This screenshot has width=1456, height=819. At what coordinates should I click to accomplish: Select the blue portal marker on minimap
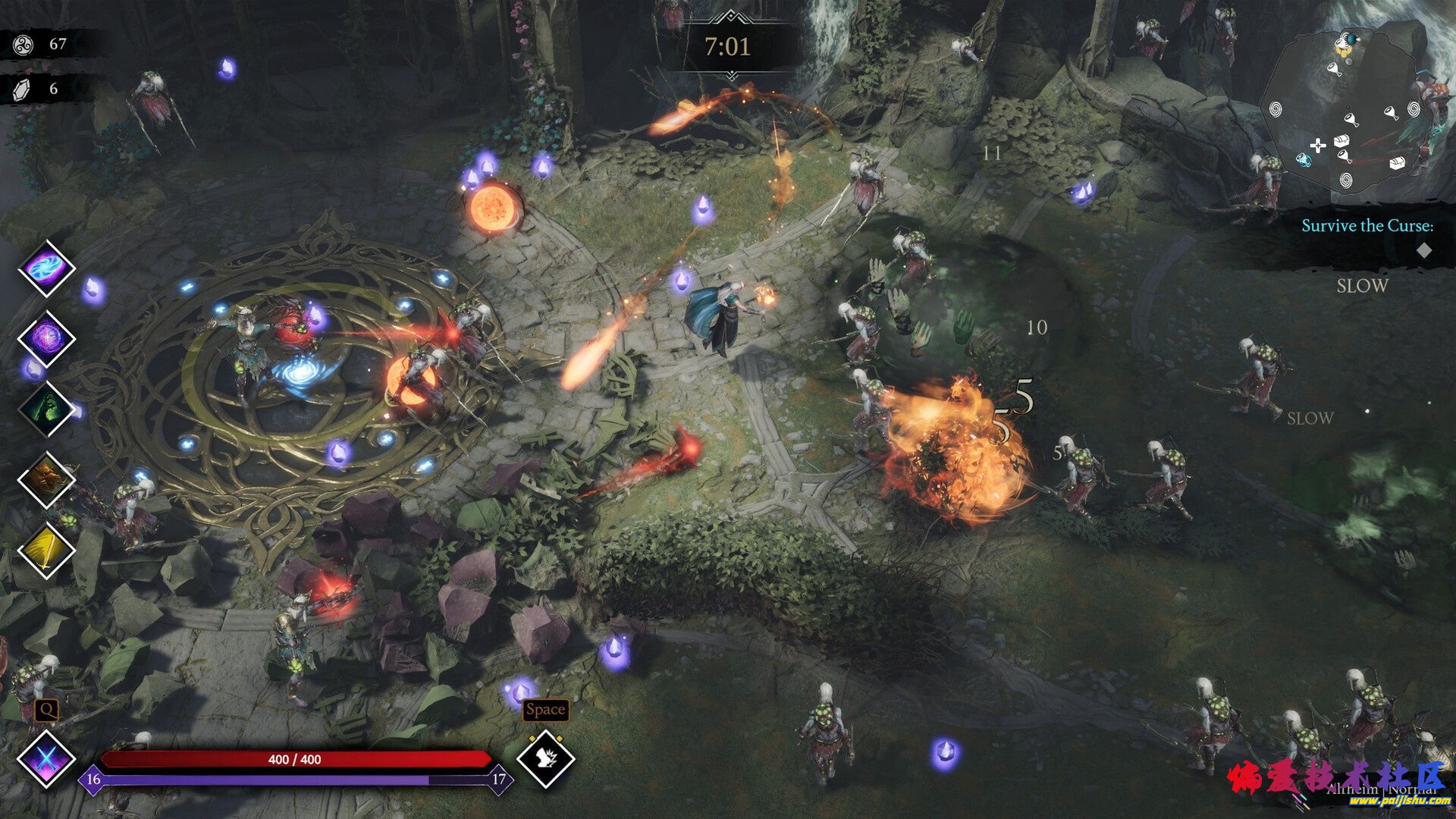[1303, 160]
